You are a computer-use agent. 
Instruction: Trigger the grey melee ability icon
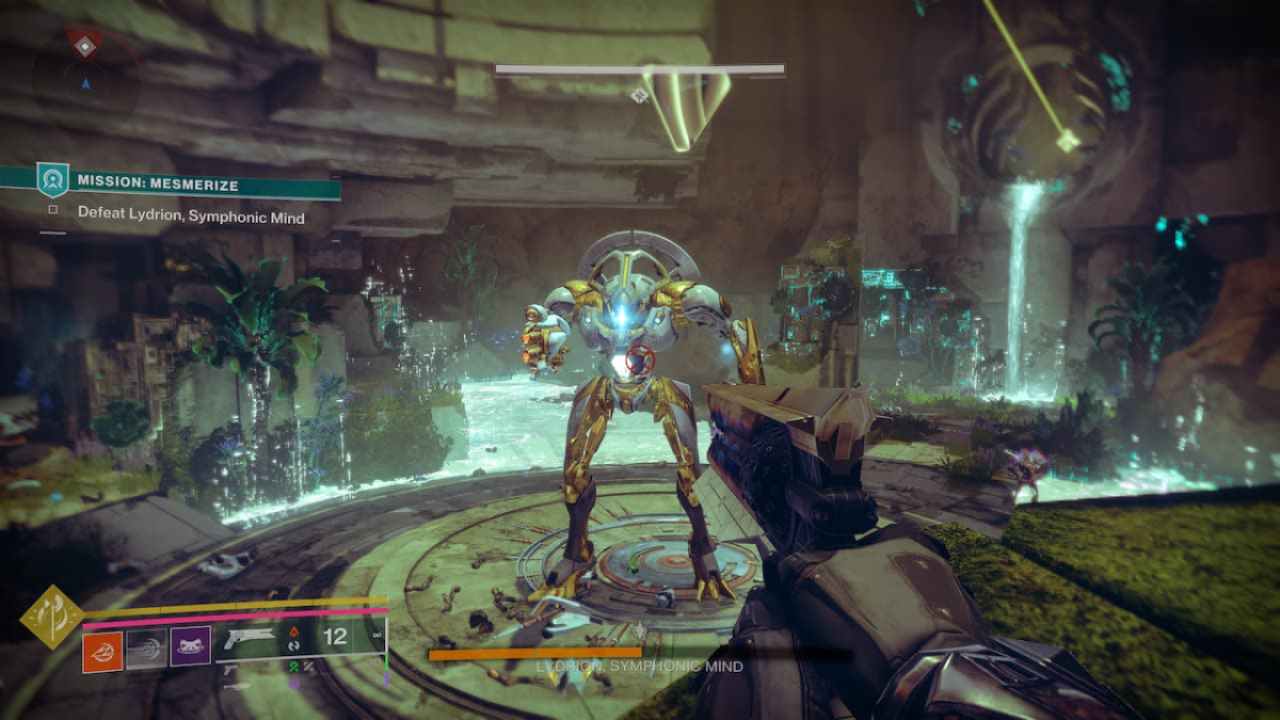pos(146,647)
